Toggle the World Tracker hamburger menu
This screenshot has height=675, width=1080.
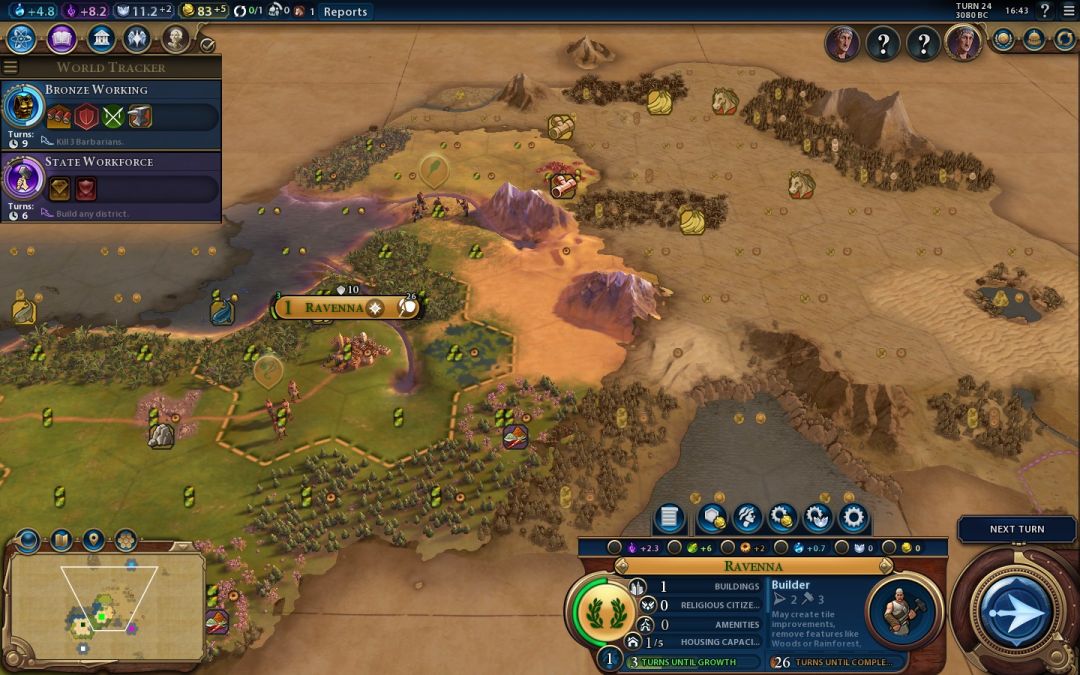[x=11, y=68]
